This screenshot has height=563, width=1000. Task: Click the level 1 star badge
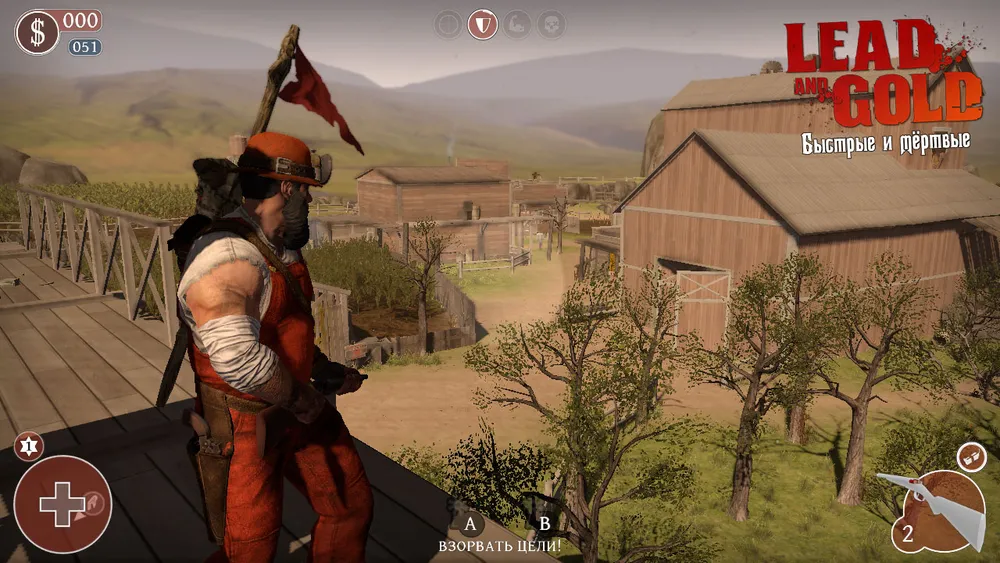coord(26,447)
